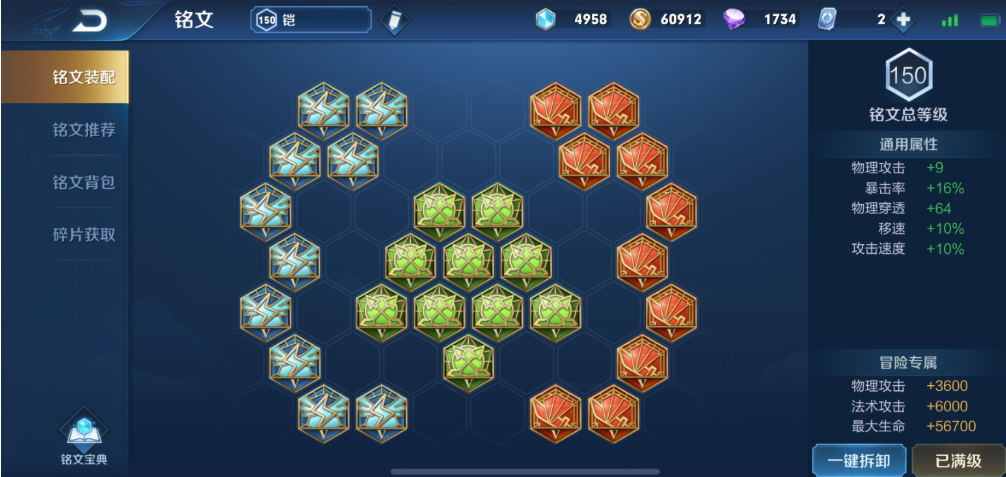Add more rune tickets with plus button
This screenshot has width=1006, height=477.
902,20
